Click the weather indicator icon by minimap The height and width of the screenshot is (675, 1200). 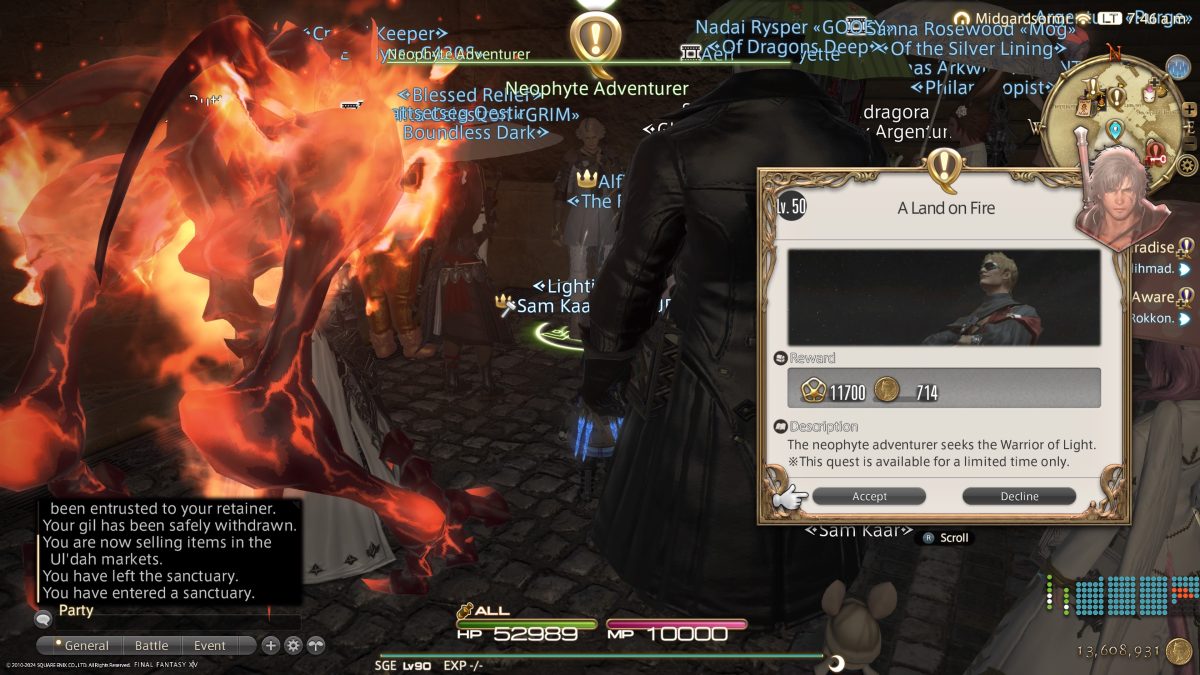1178,67
